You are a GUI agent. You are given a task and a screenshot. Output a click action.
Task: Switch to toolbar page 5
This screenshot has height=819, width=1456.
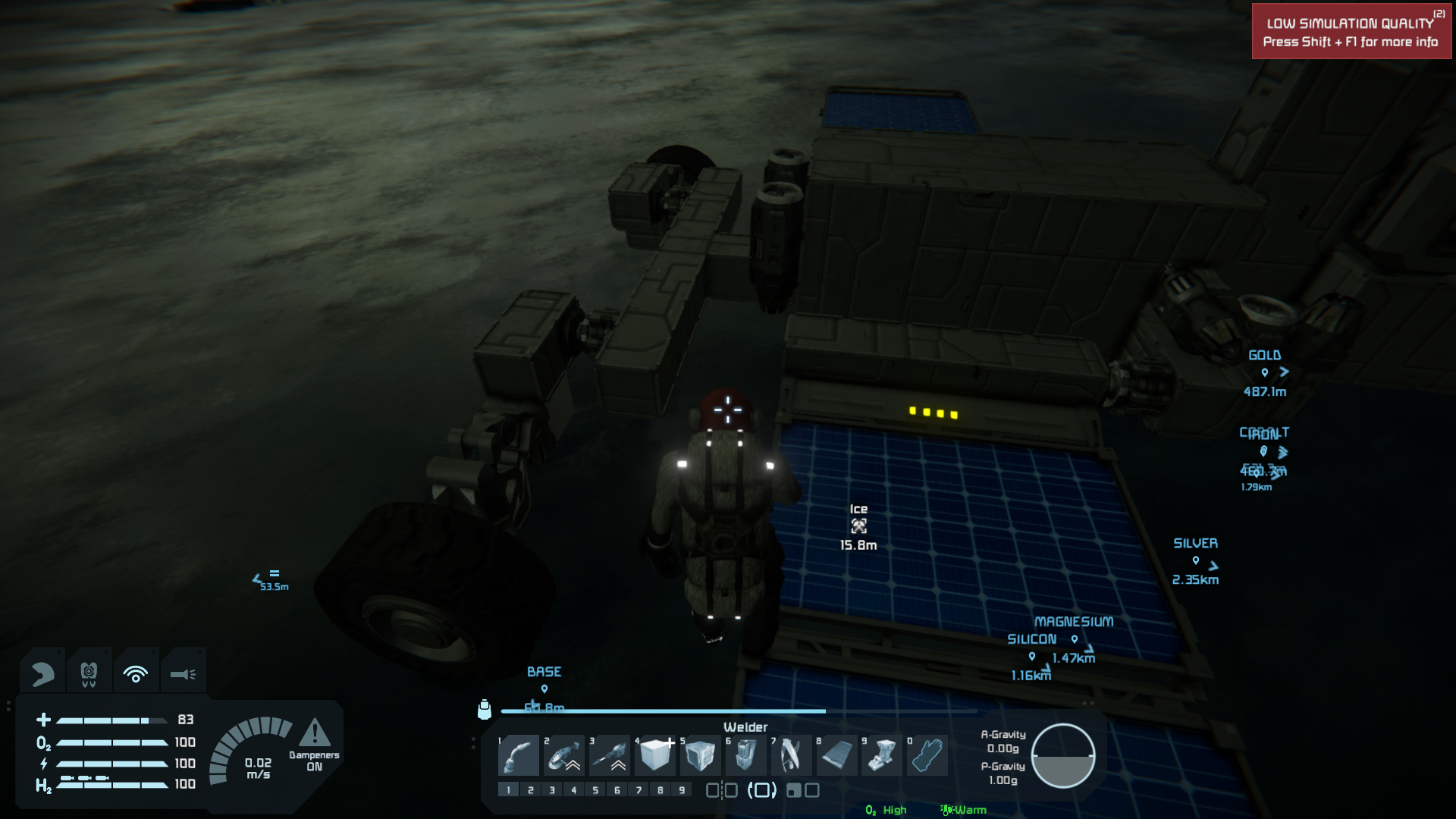595,790
